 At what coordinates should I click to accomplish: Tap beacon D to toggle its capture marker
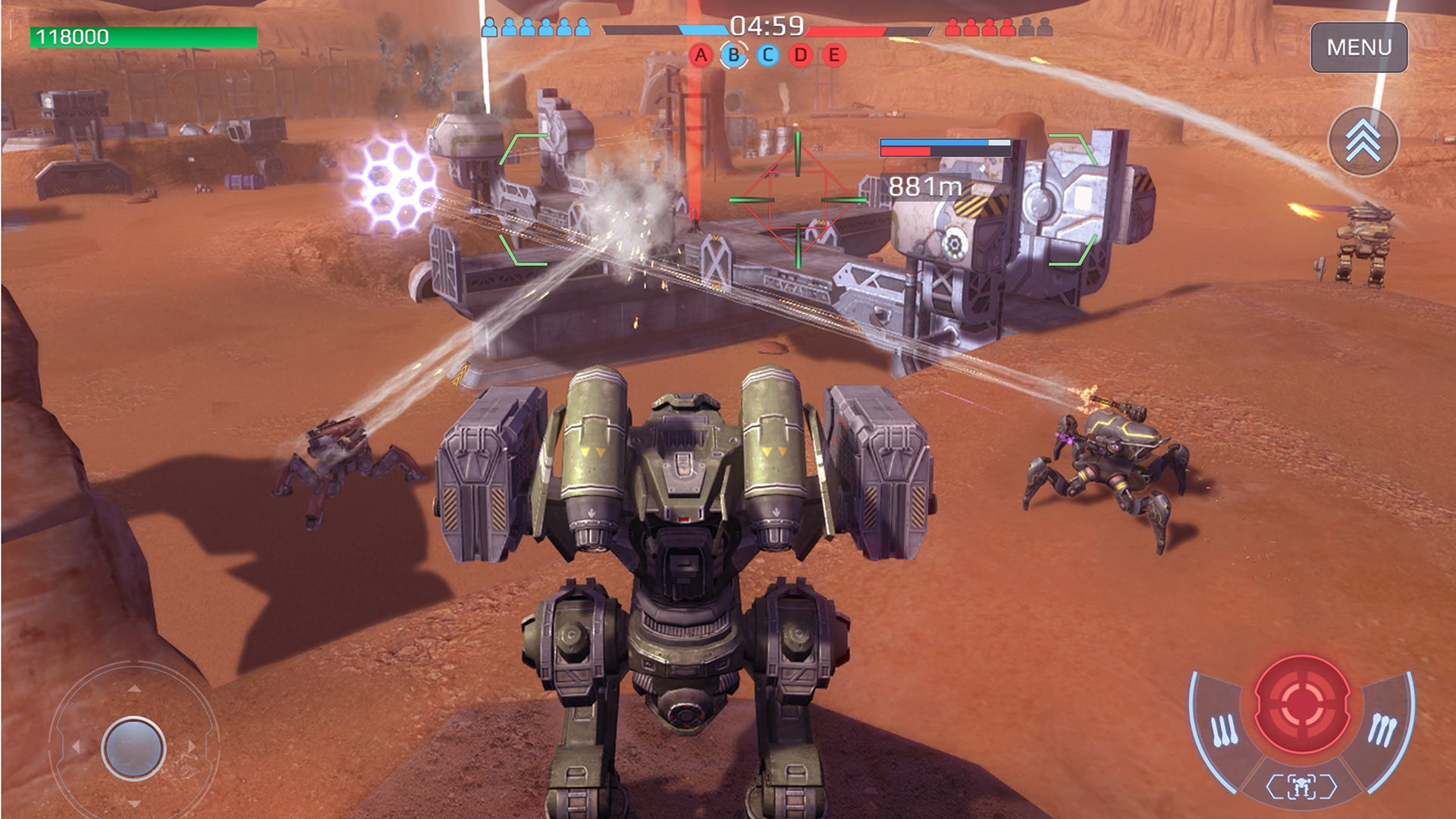tap(799, 55)
